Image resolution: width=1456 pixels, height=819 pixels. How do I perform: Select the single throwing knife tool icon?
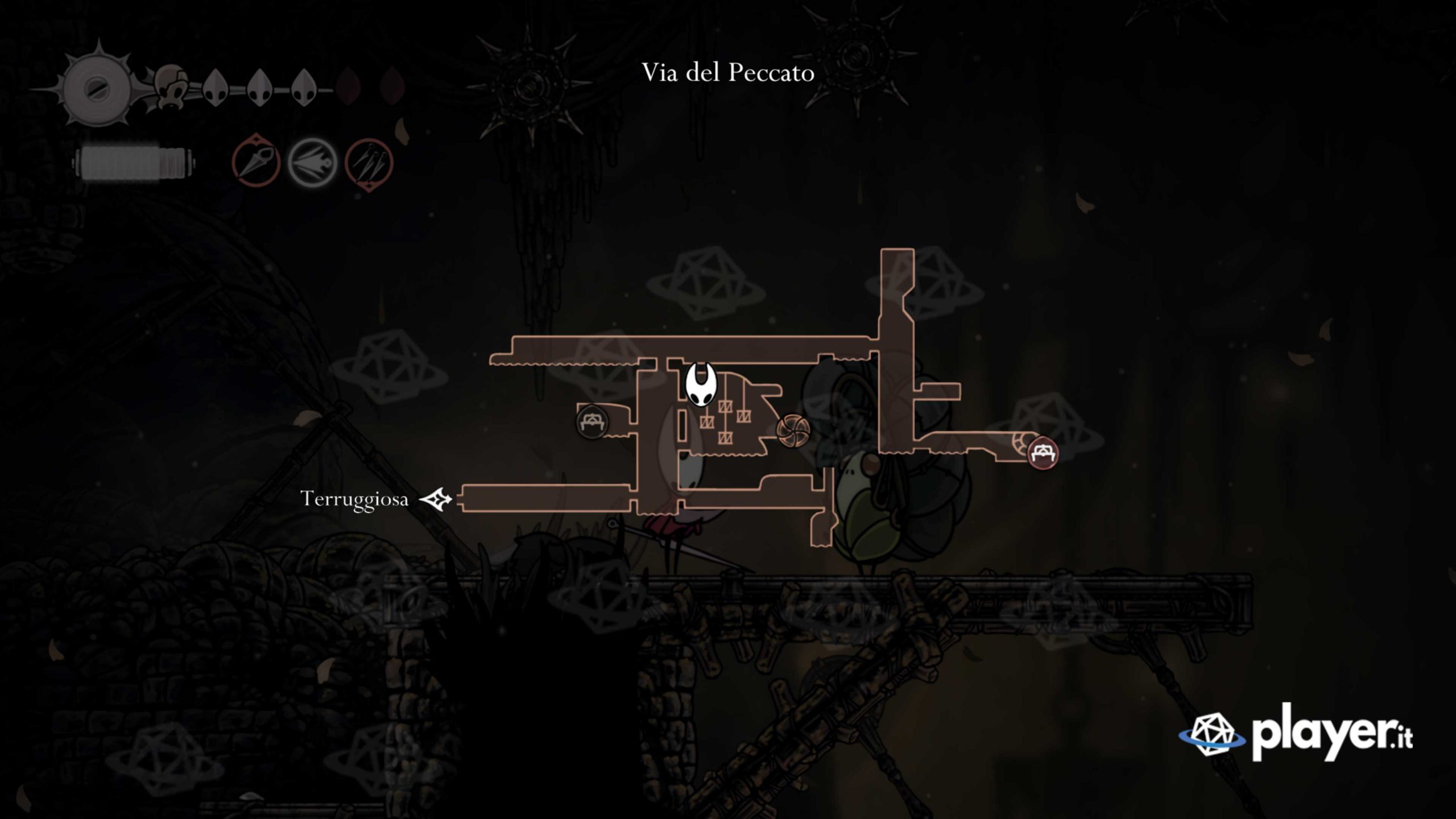(256, 163)
